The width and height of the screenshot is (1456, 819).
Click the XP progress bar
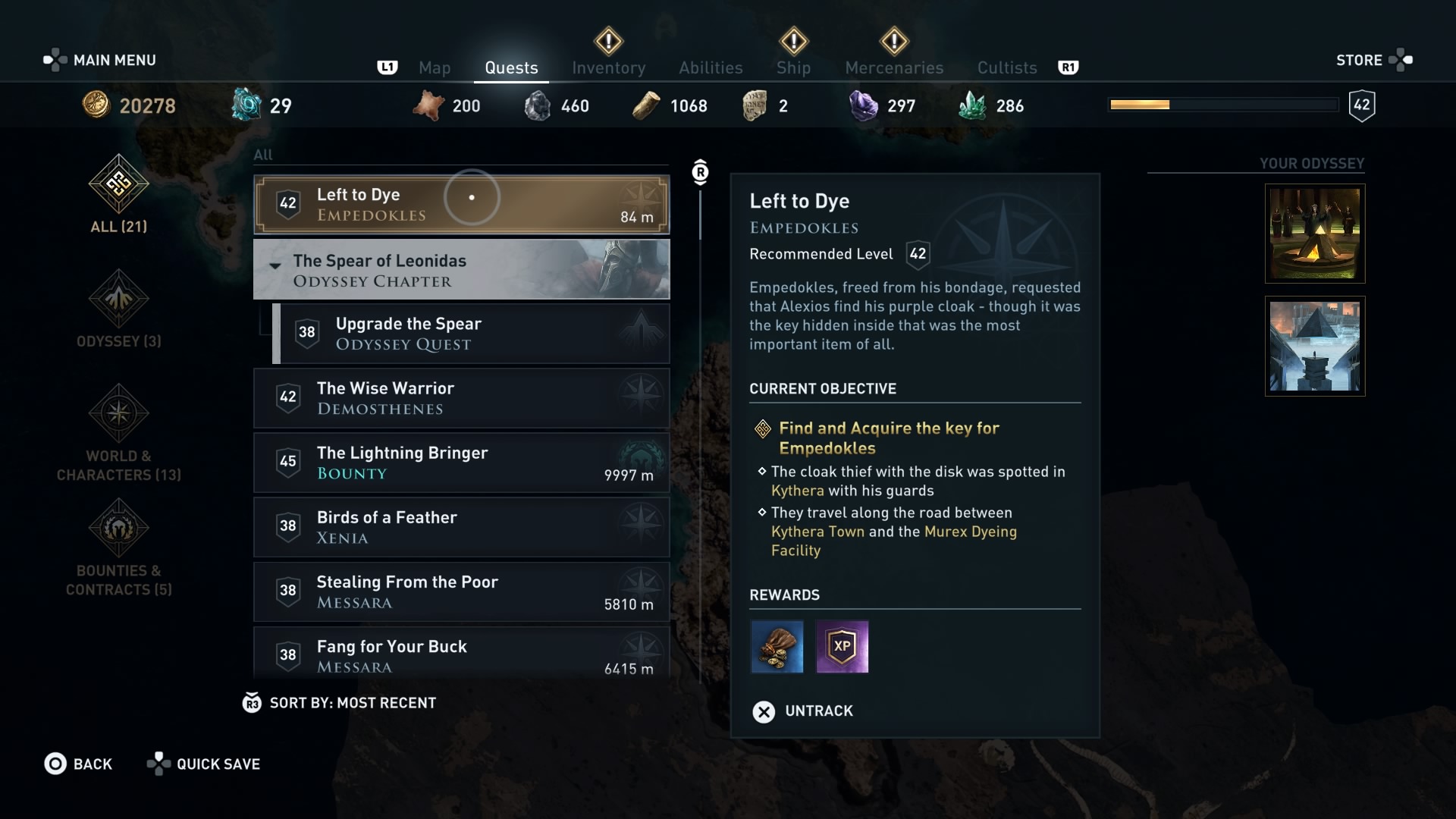pyautogui.click(x=1224, y=105)
